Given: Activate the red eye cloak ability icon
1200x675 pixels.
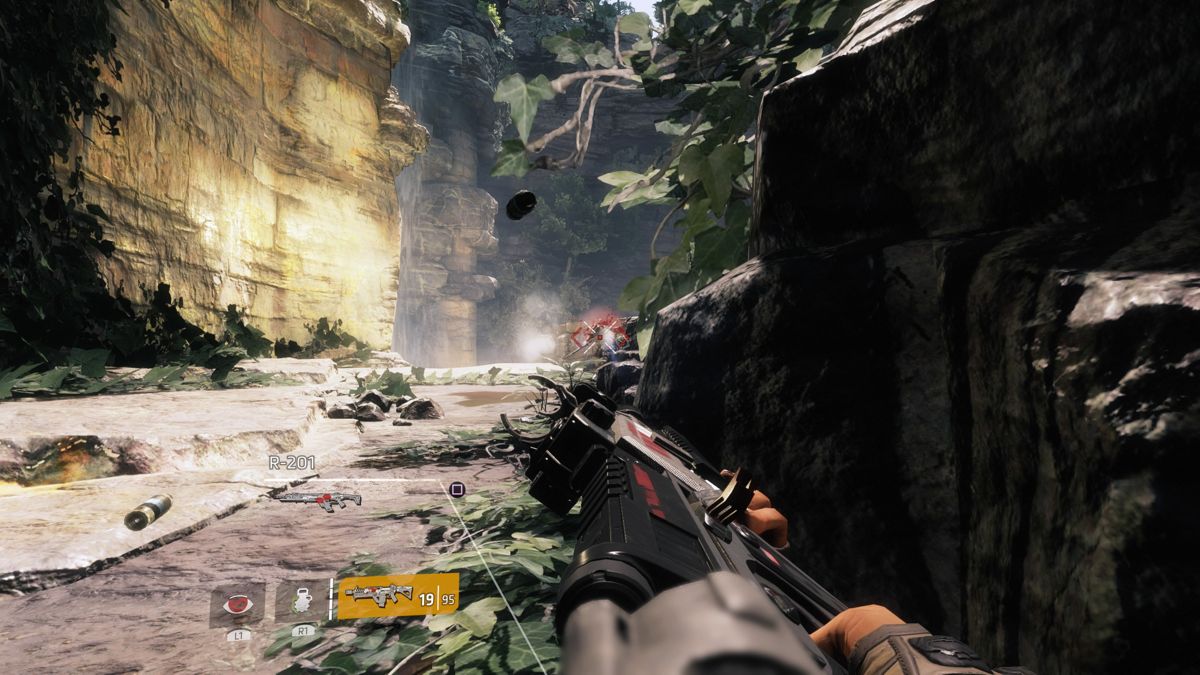Looking at the screenshot, I should 237,603.
